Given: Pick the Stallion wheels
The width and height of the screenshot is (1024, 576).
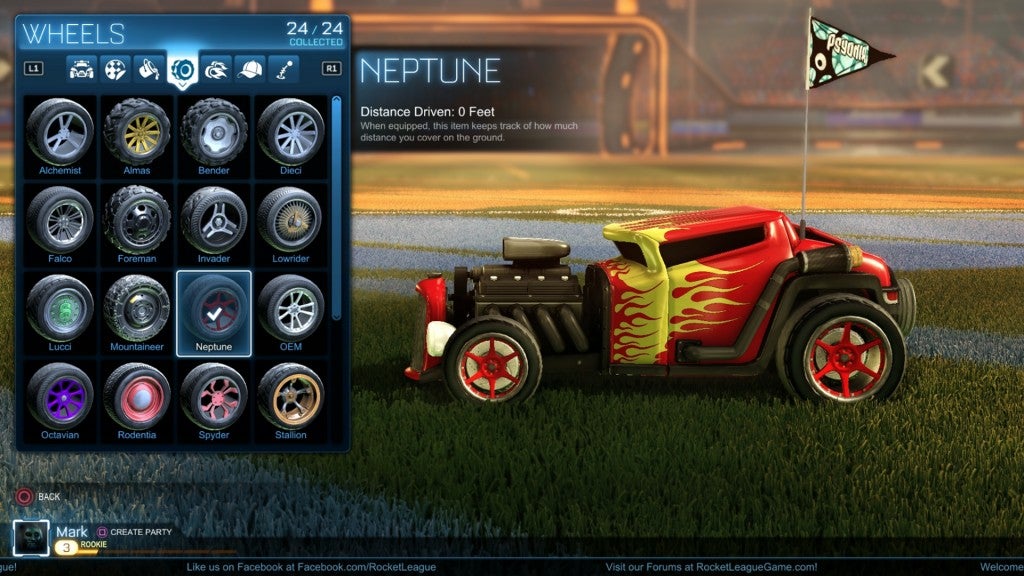Looking at the screenshot, I should pos(291,396).
